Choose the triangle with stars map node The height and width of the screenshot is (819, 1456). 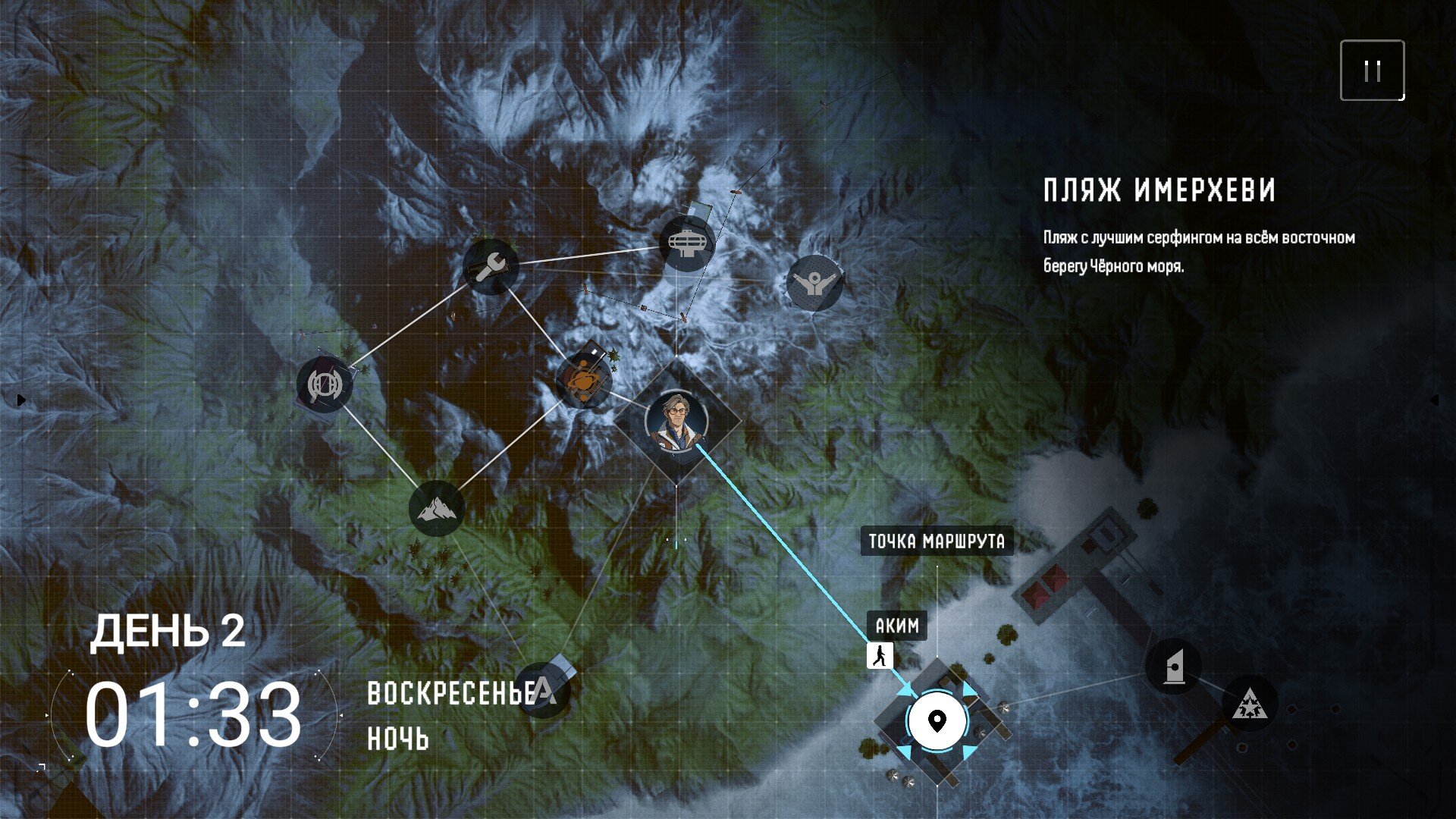pos(1249,705)
